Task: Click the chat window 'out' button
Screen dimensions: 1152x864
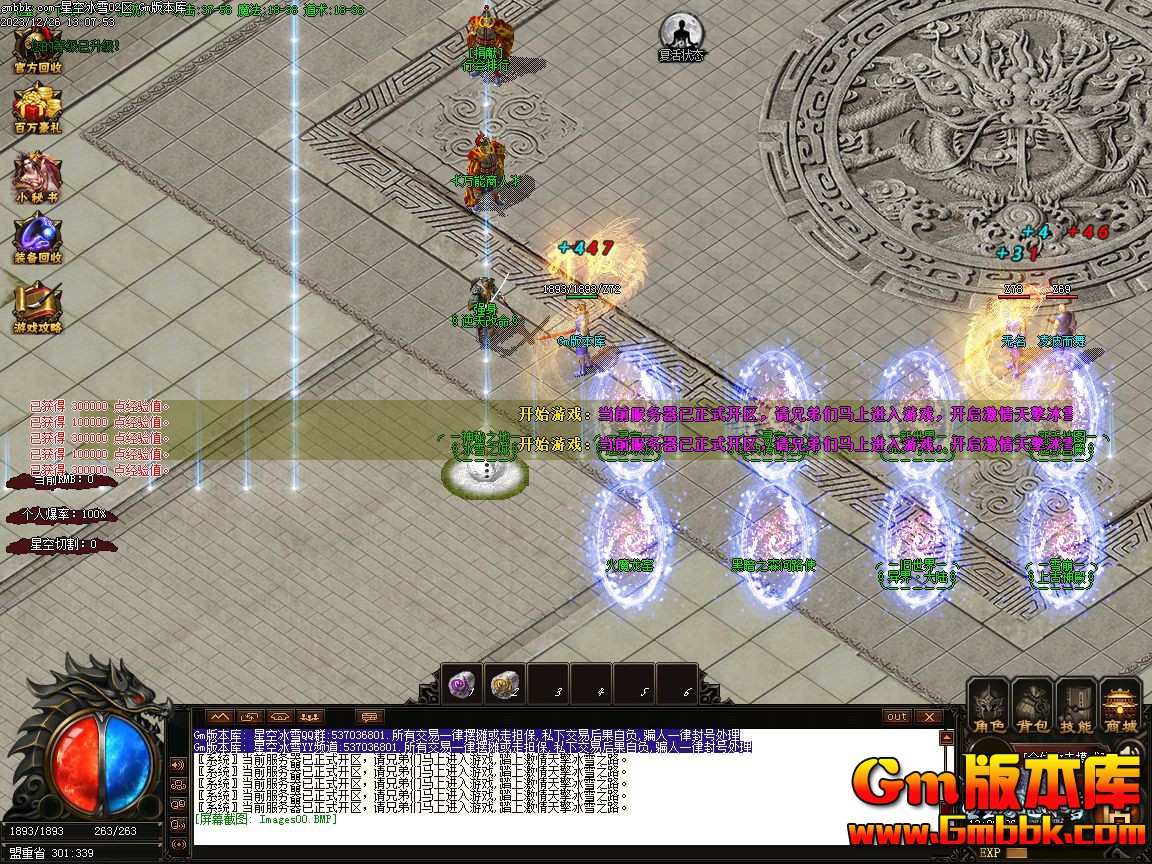Action: [897, 716]
